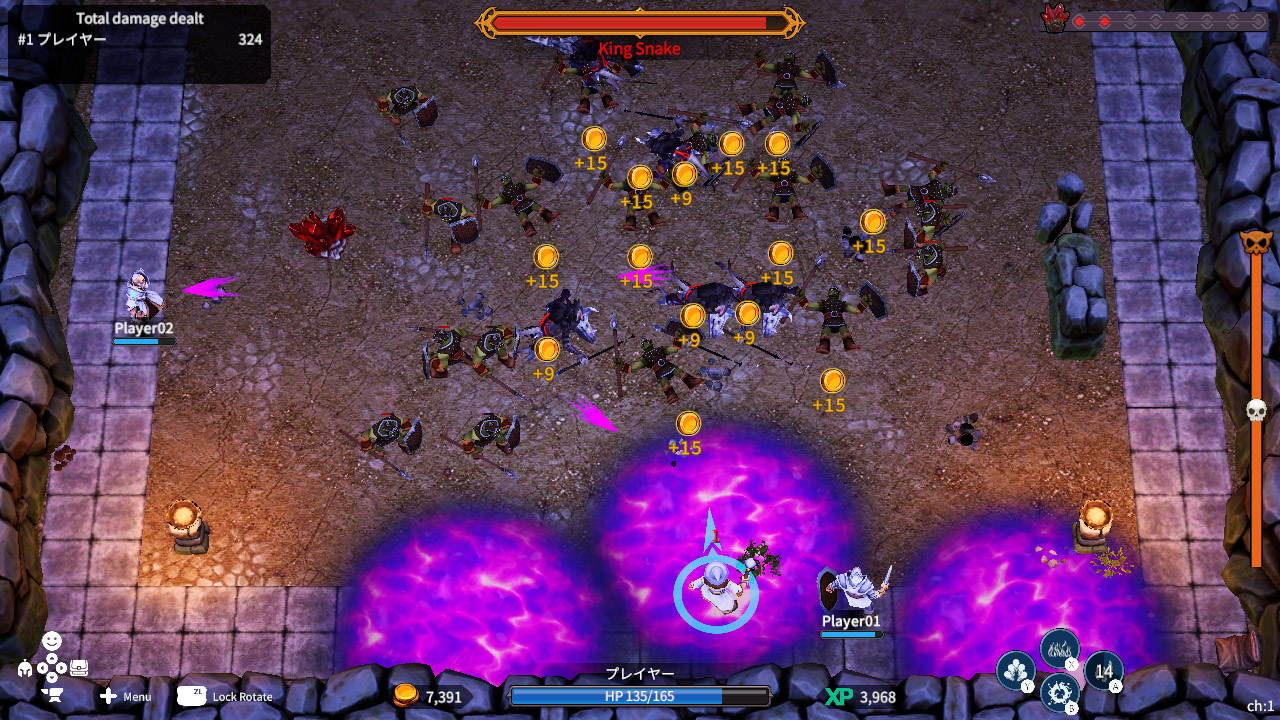Click the anvil crafting icon

click(53, 695)
